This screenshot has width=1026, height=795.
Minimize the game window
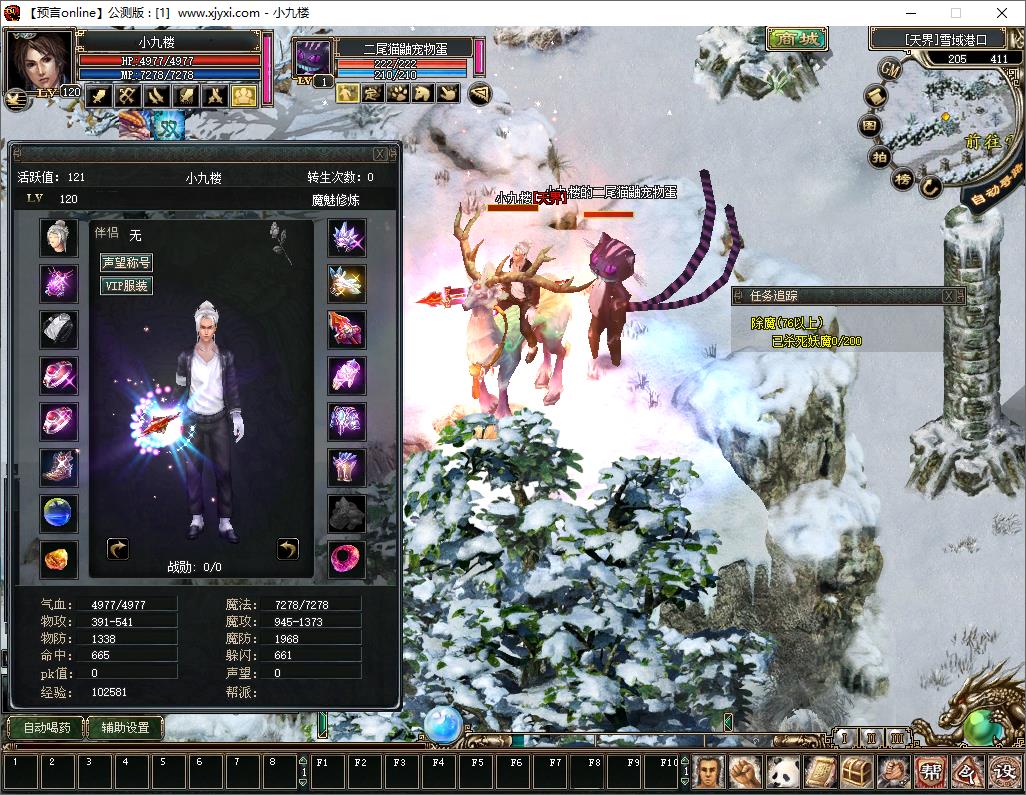point(911,13)
